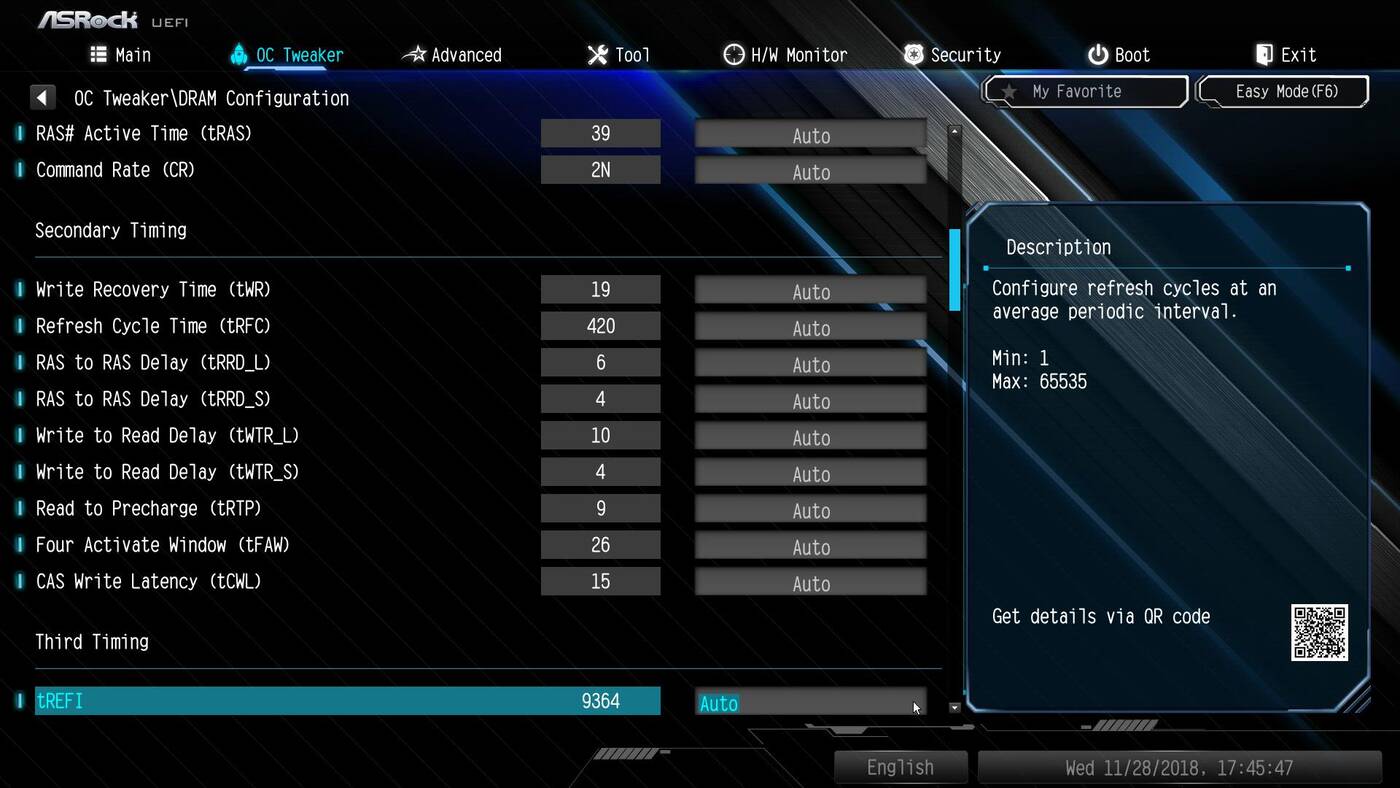
Task: Select the Exit tab
Action: coord(1286,55)
